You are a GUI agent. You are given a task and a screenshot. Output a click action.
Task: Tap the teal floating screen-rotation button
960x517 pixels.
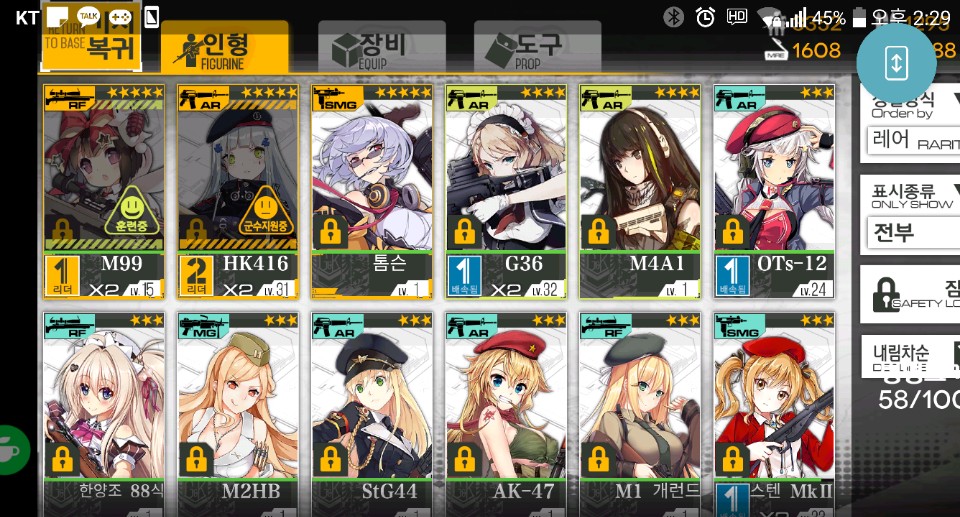tap(896, 62)
